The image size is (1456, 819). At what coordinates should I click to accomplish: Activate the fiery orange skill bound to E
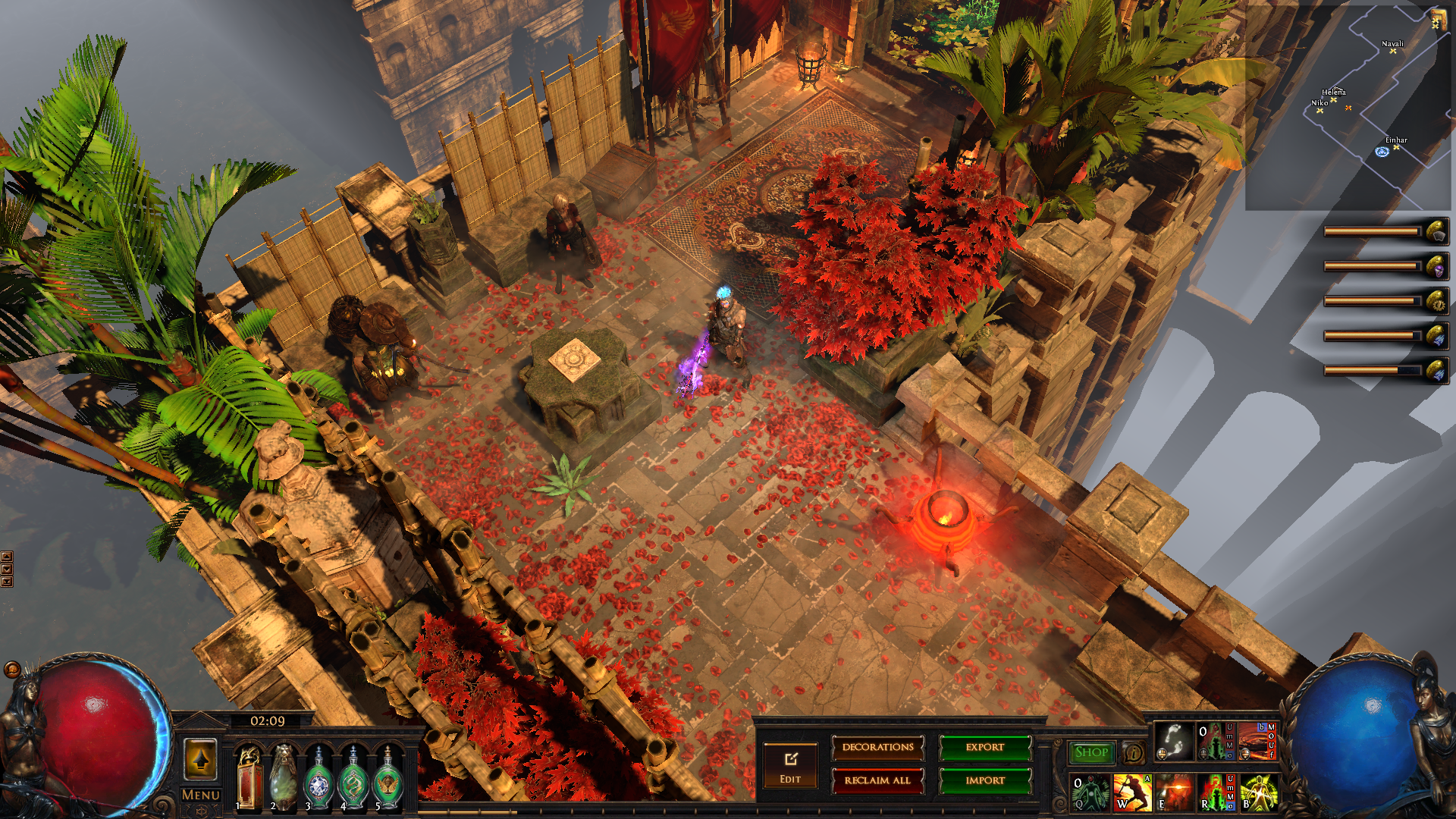1173,792
